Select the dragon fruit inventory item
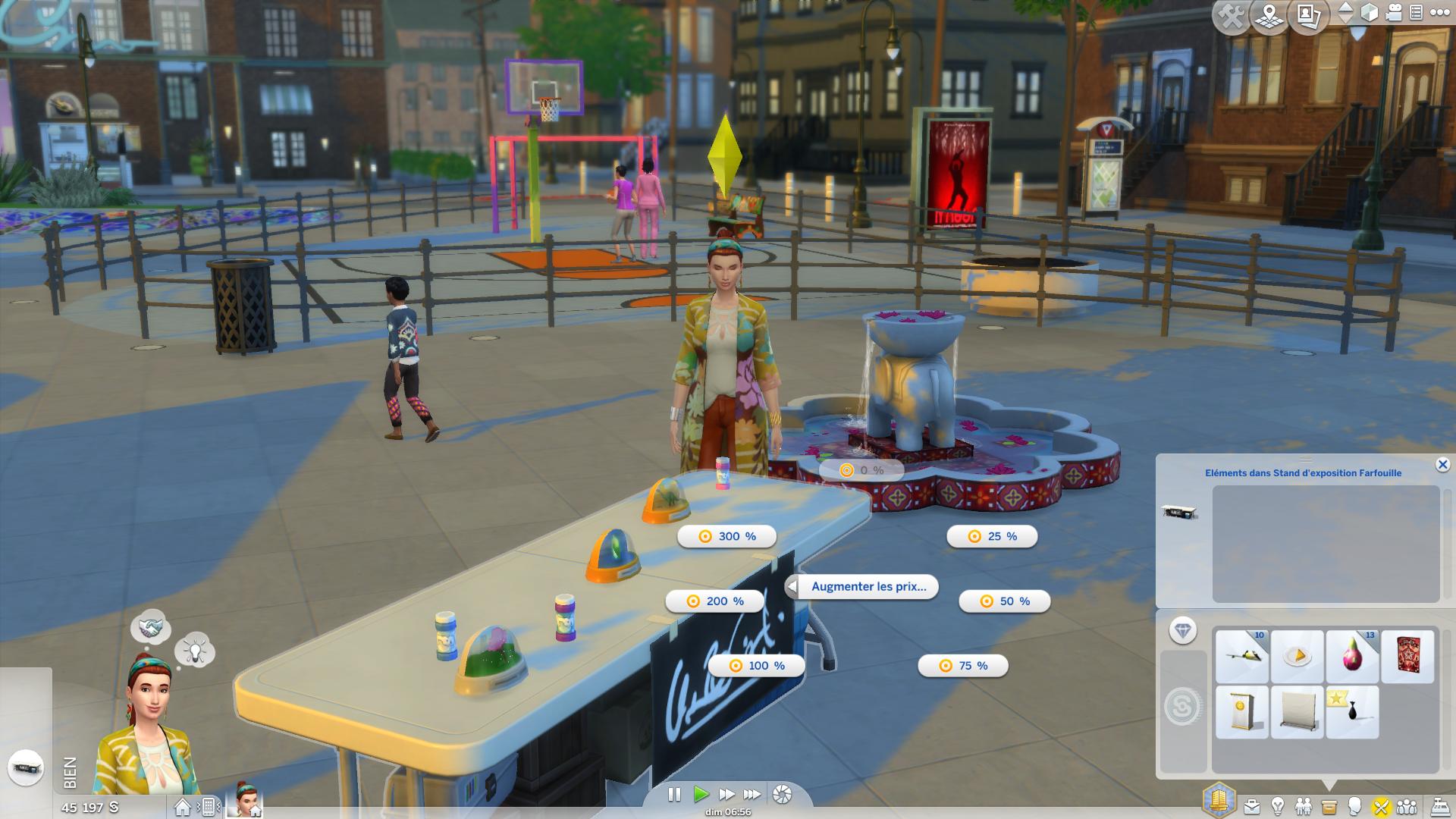 (1352, 656)
